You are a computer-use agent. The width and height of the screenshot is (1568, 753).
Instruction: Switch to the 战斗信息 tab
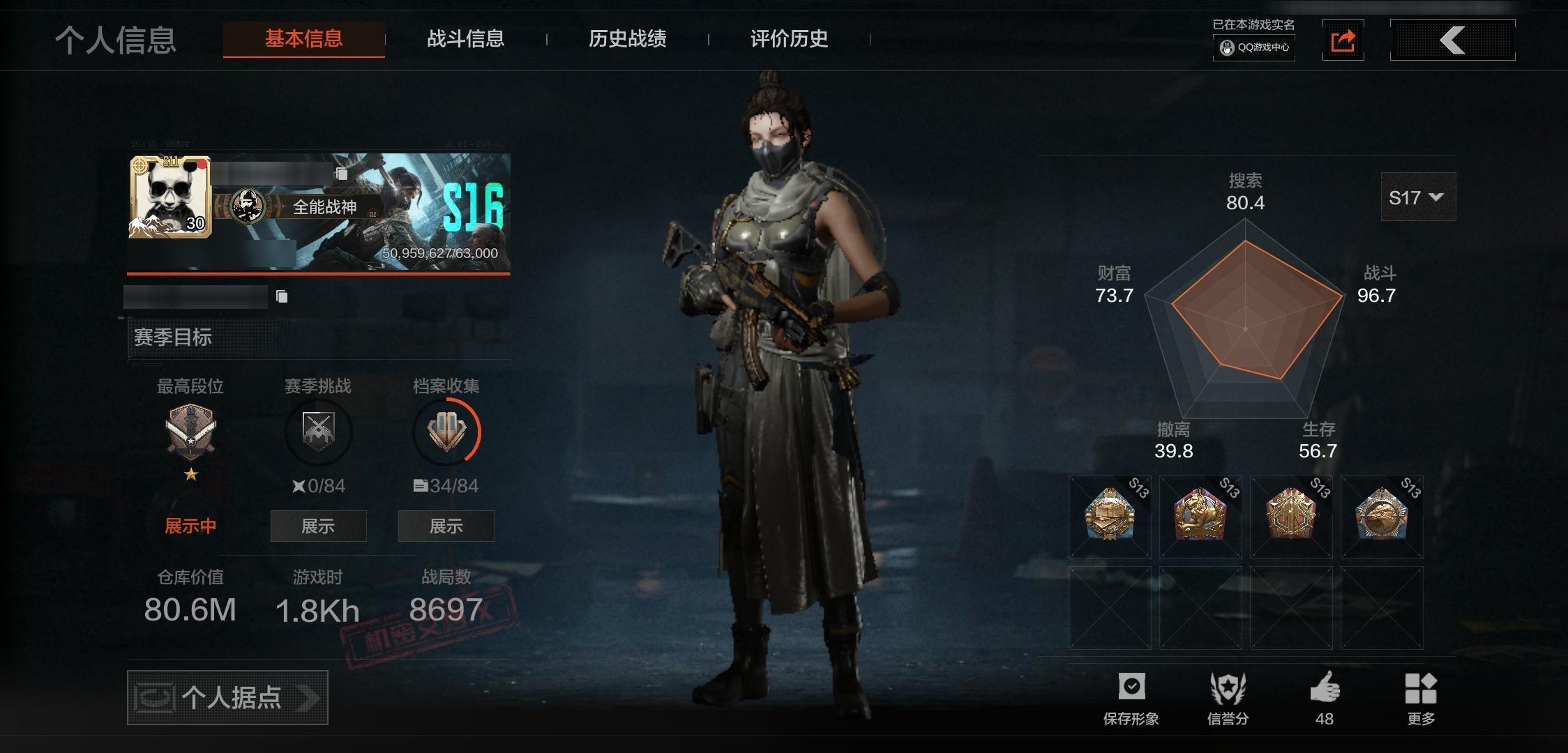(465, 39)
